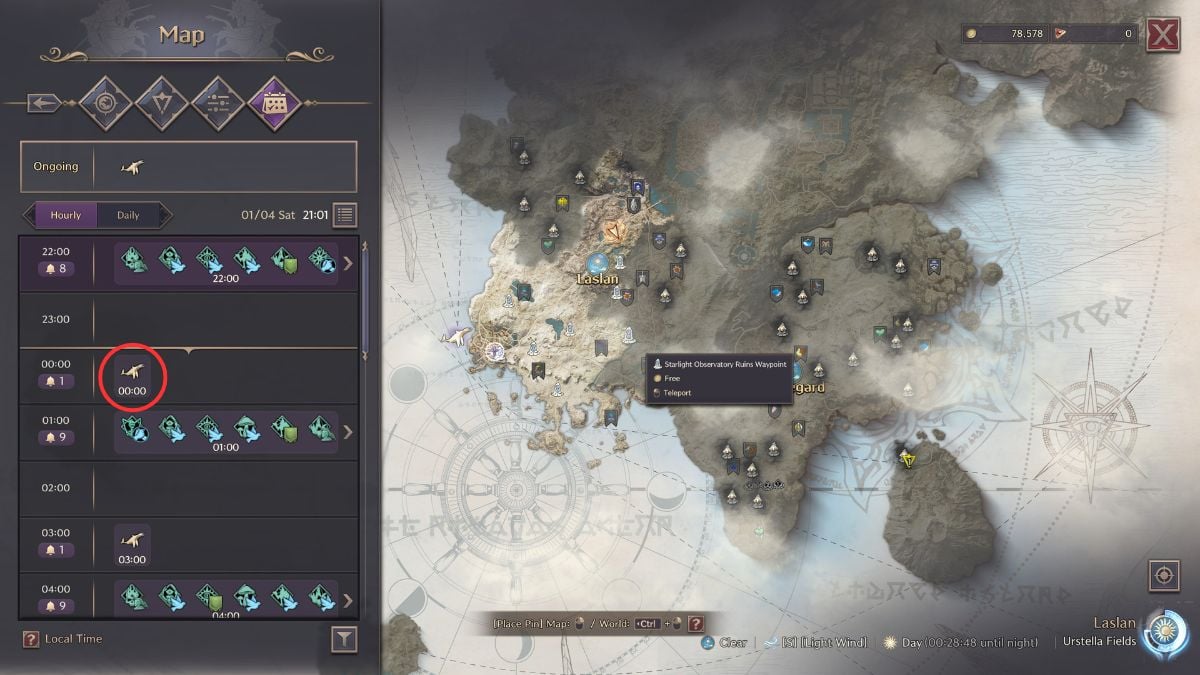This screenshot has height=675, width=1200.
Task: Close the map with the red X
Action: pyautogui.click(x=1162, y=34)
